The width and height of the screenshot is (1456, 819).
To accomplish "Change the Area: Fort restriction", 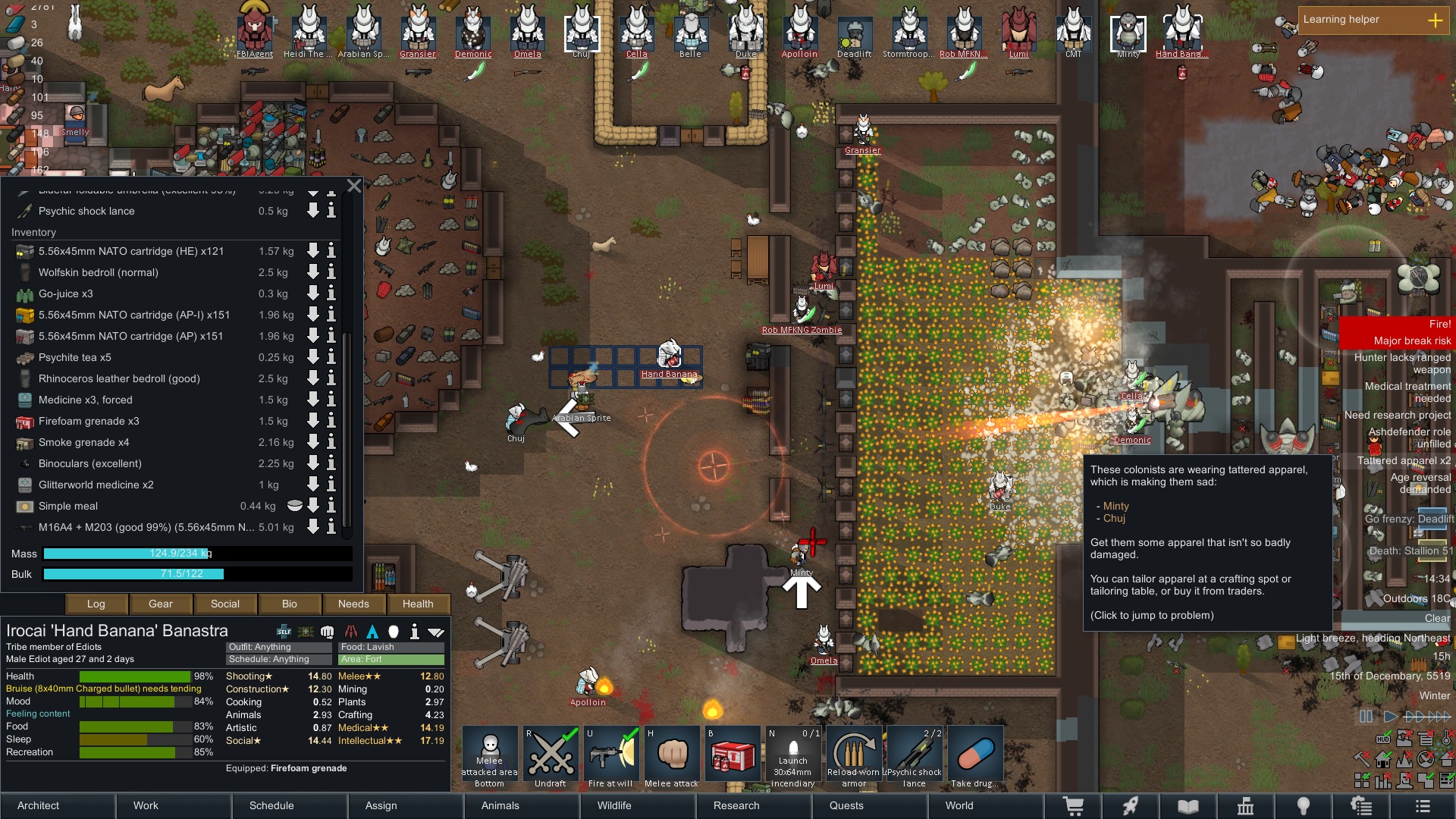I will tap(391, 659).
